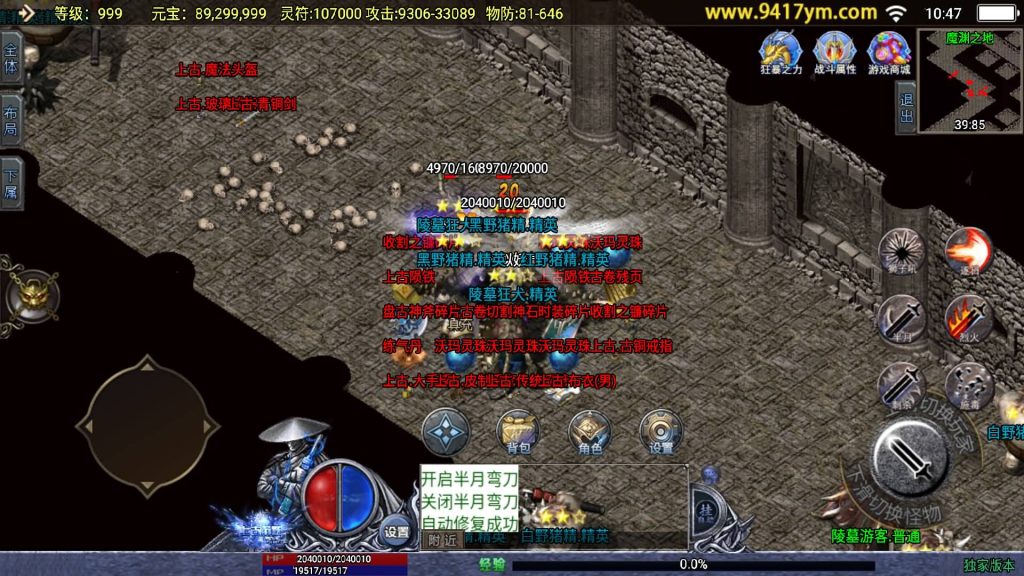Open the 角色 character sheet
Image resolution: width=1024 pixels, height=576 pixels.
(590, 430)
